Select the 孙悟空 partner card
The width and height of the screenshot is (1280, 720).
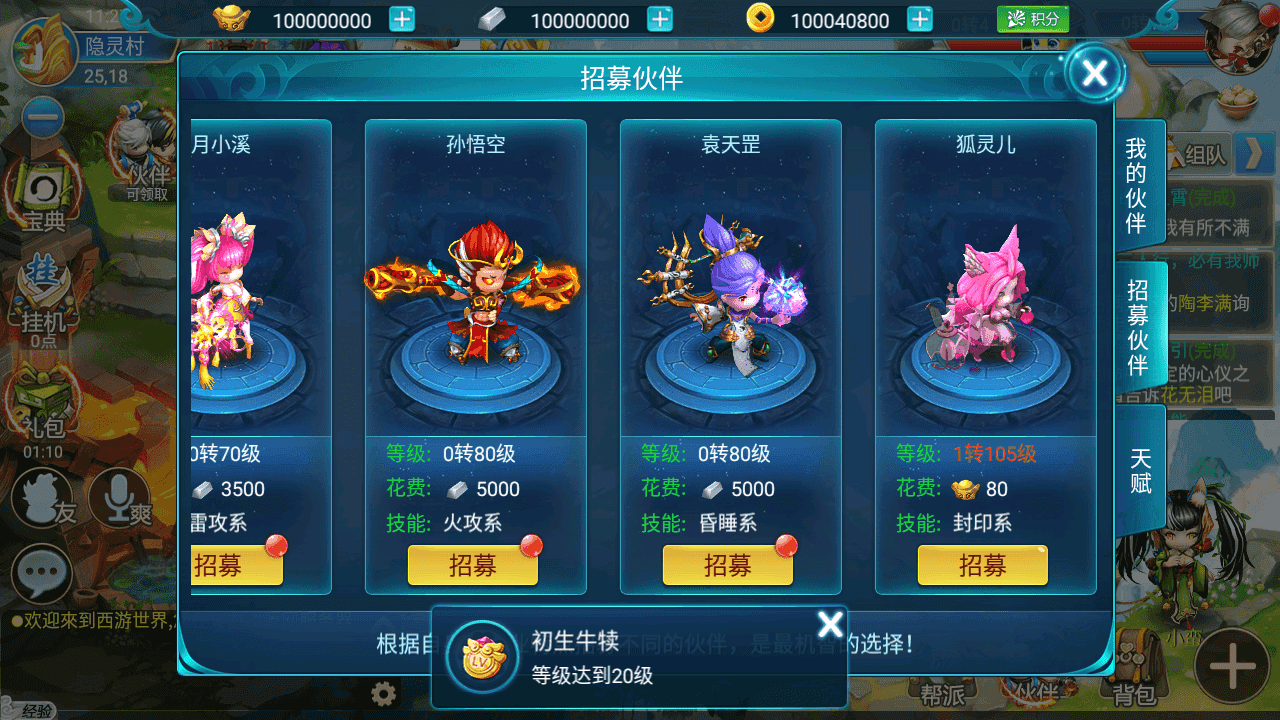475,290
